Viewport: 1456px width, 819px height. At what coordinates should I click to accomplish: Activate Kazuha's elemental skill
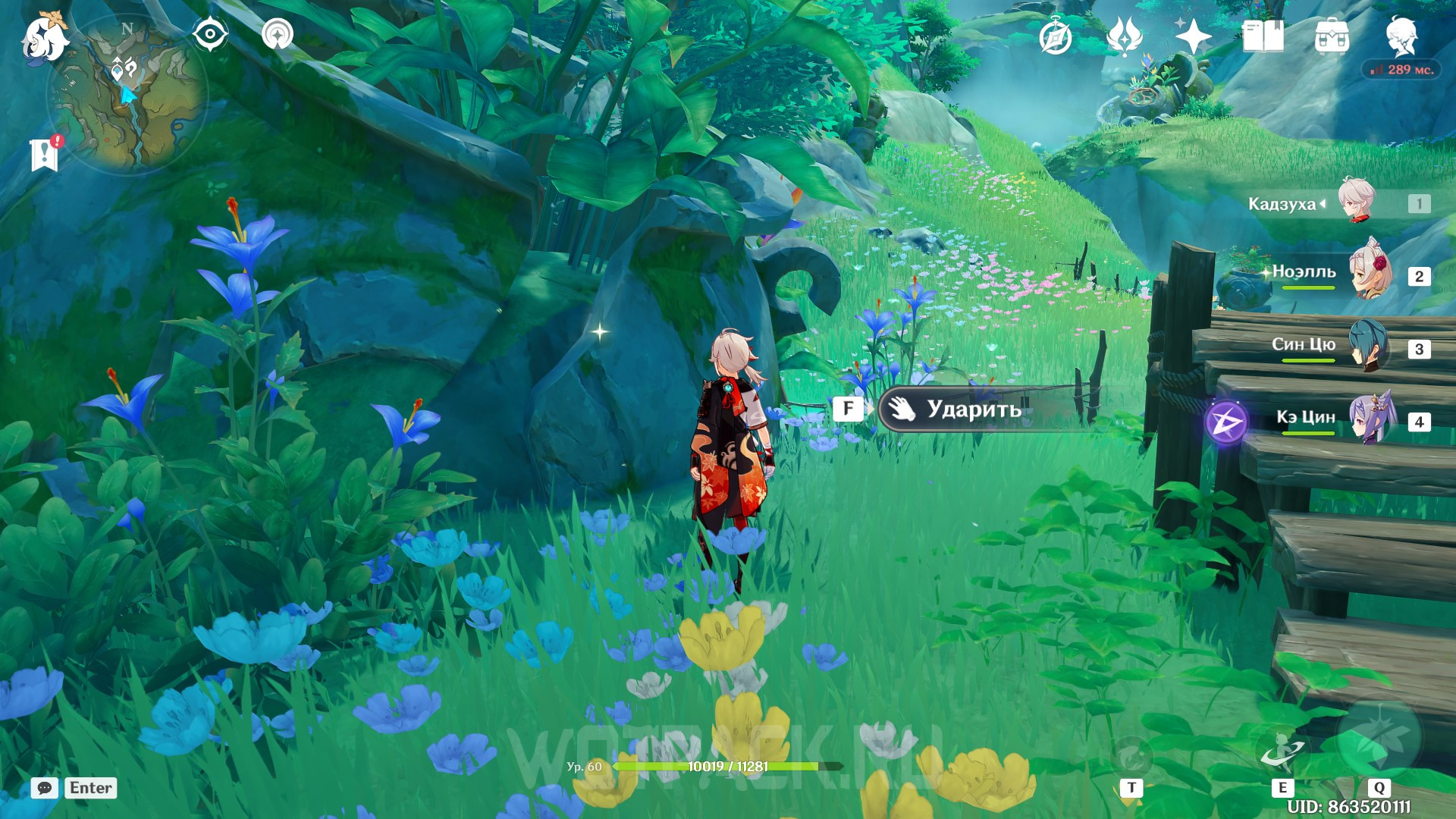point(1283,751)
